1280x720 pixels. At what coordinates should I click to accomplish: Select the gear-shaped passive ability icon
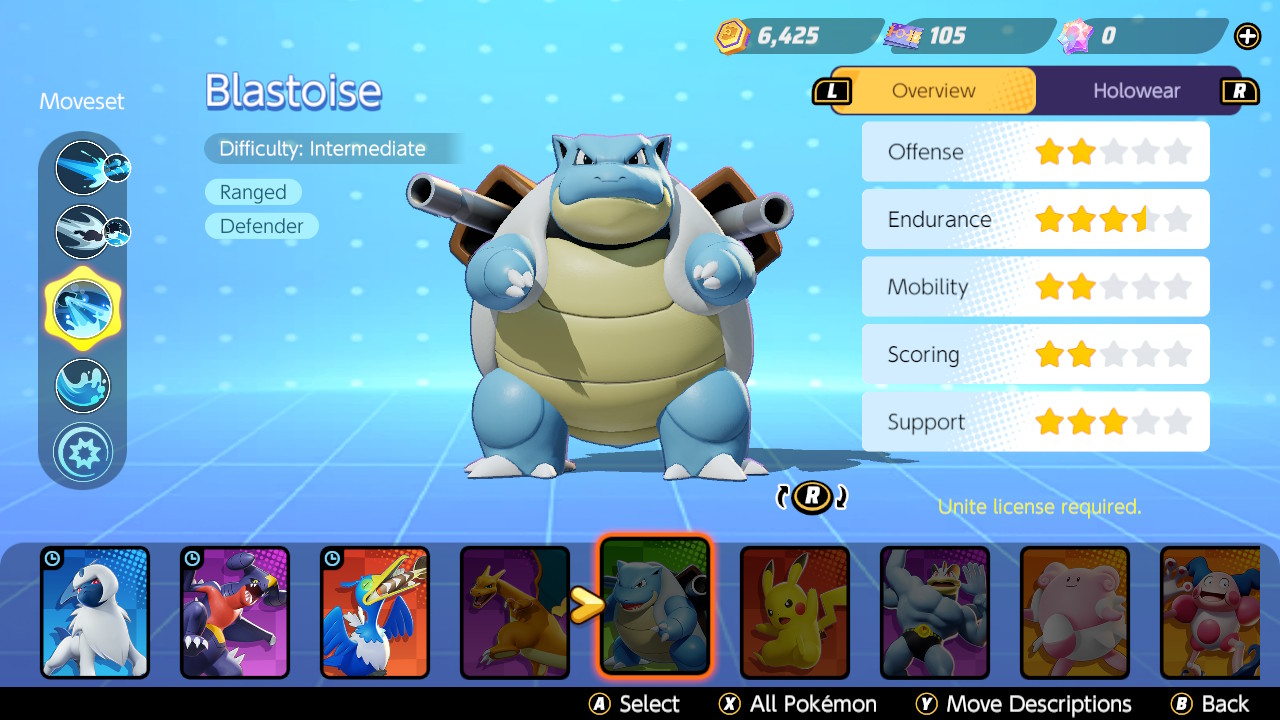[x=82, y=452]
